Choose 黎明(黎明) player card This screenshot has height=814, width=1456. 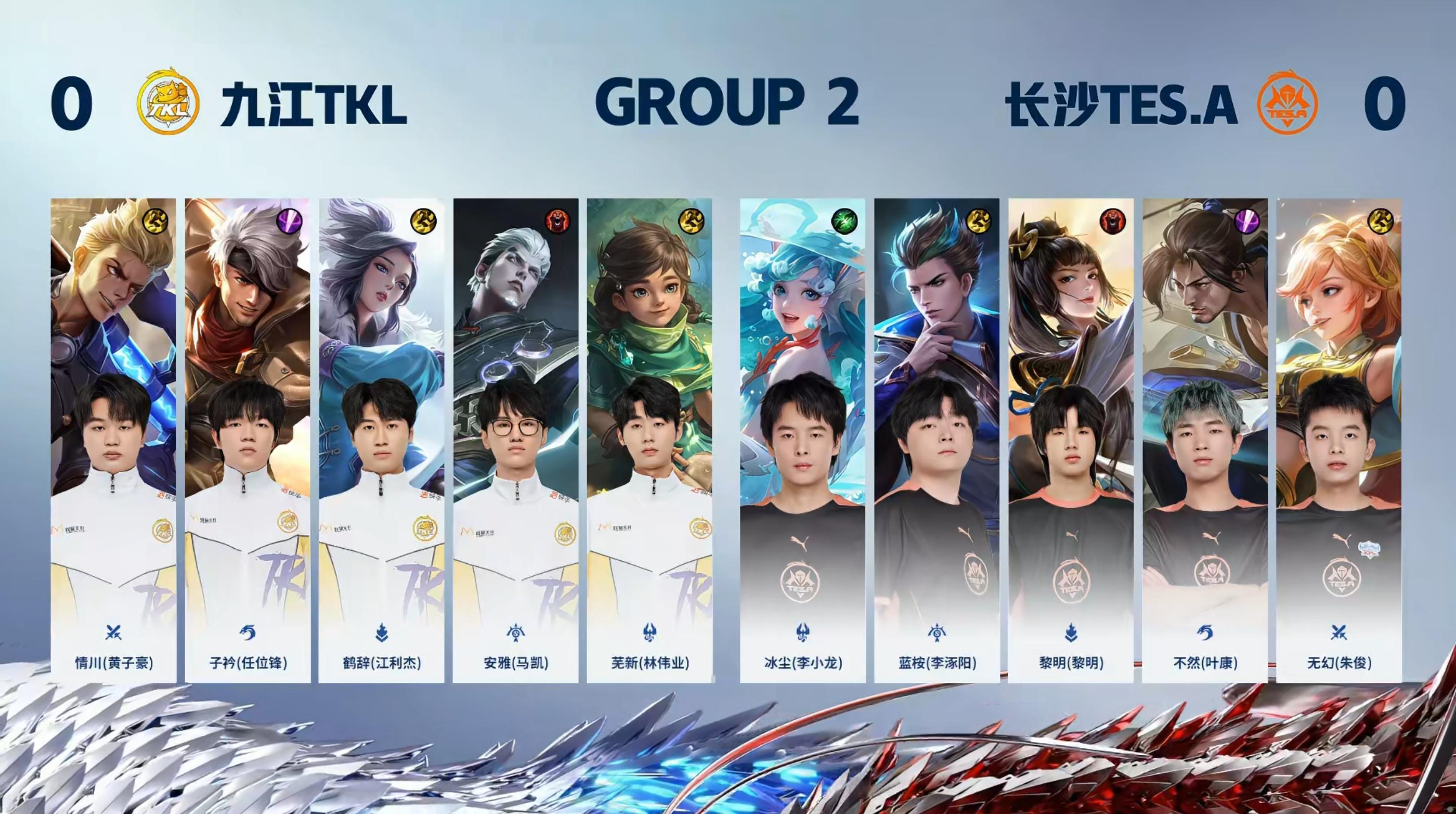click(1071, 440)
